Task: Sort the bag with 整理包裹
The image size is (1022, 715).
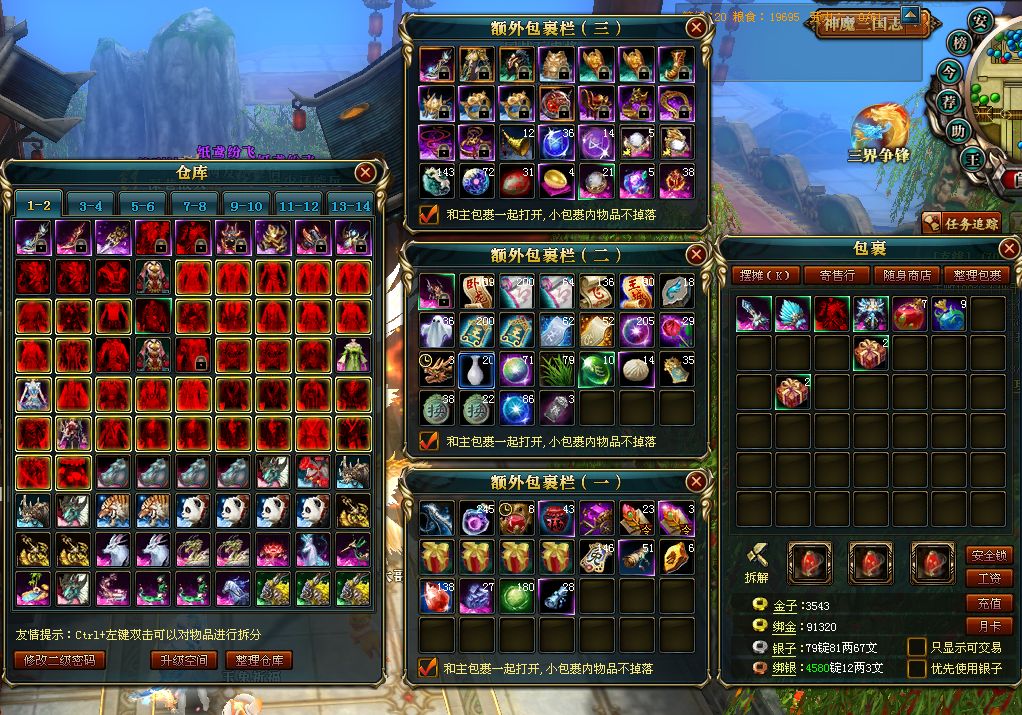Action: click(x=976, y=275)
